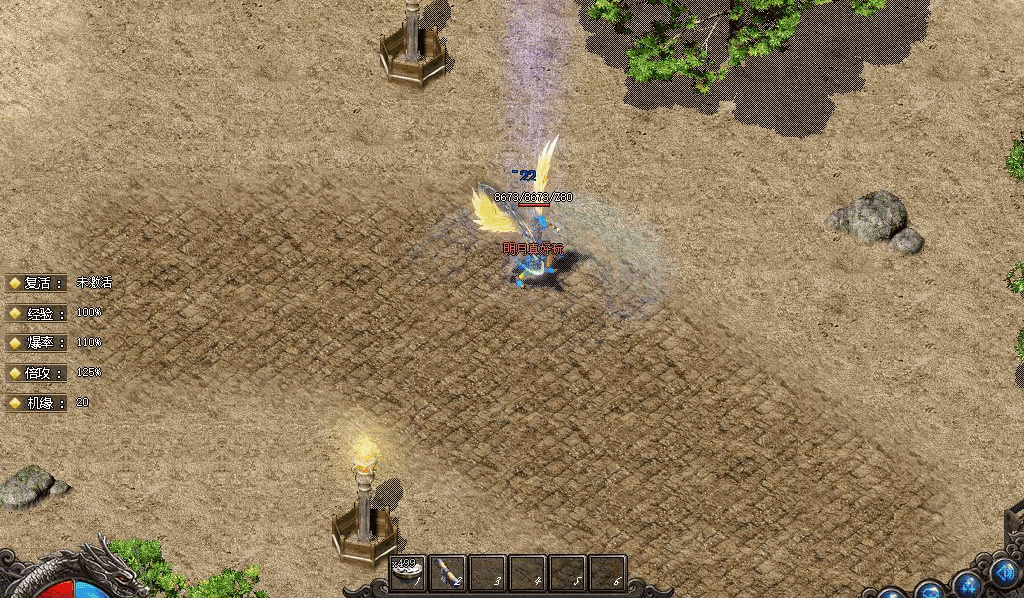Select the x499 potion in hotbar slot 1

[408, 573]
